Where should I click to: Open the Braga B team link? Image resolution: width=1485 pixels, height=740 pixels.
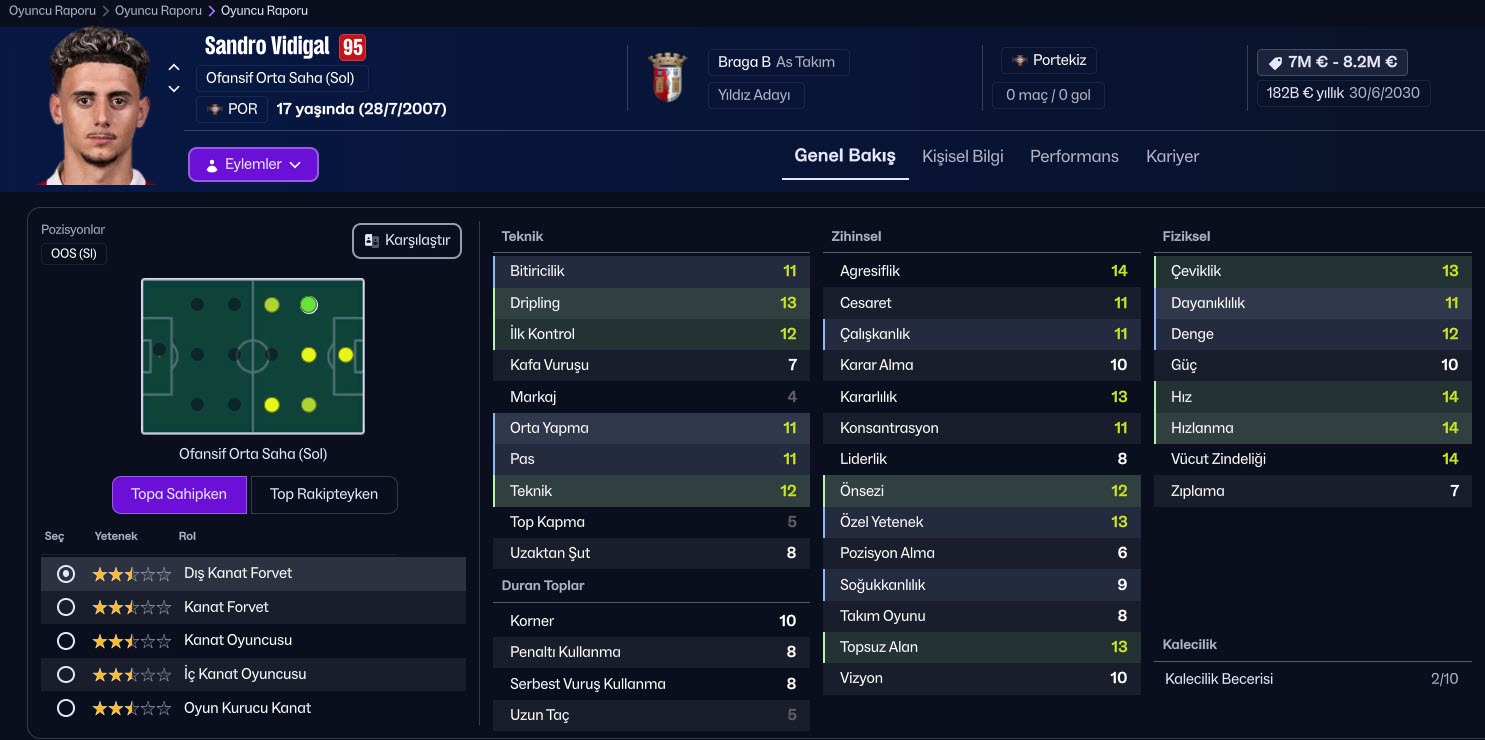744,62
